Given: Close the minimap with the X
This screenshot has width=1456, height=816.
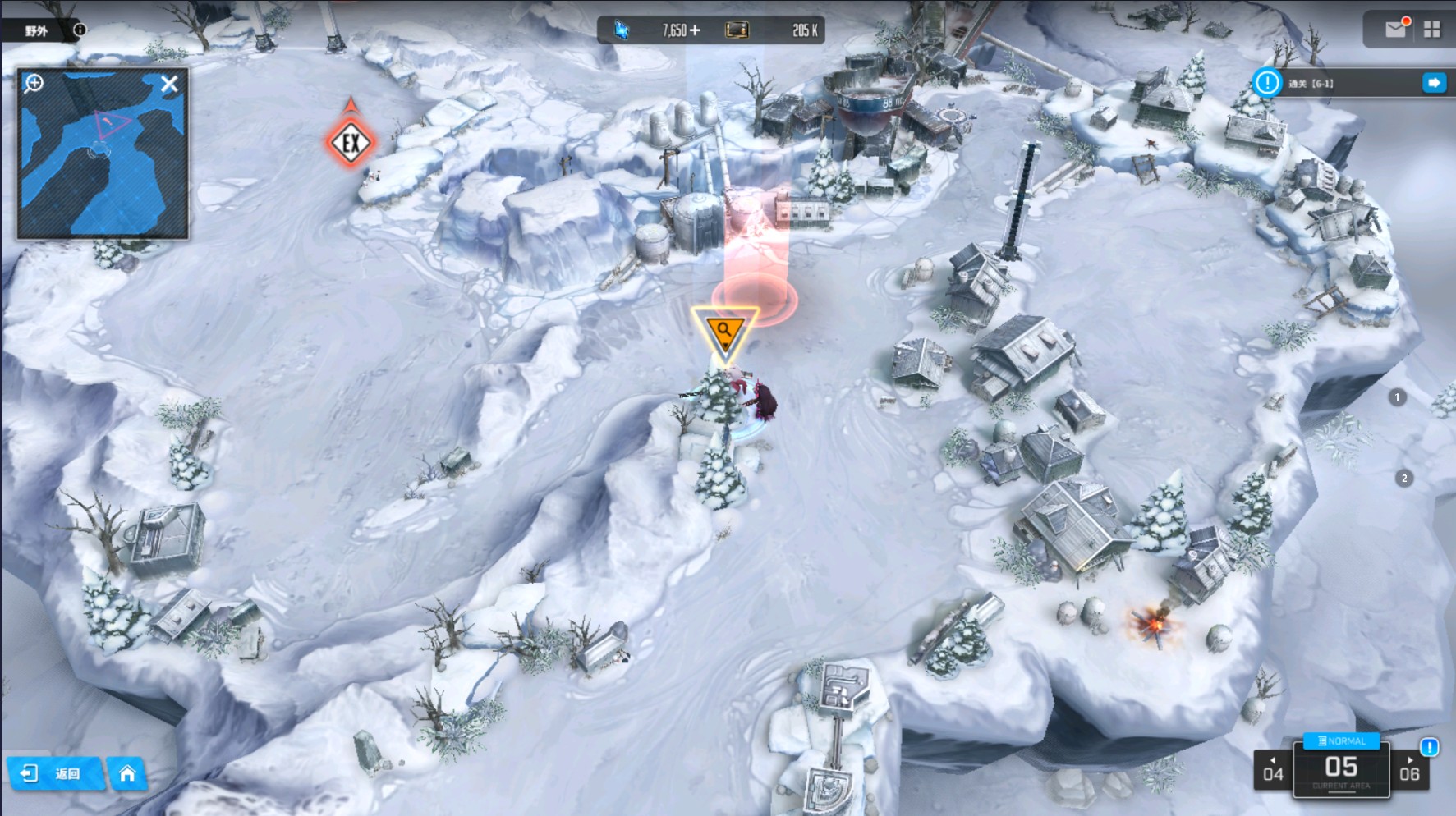Looking at the screenshot, I should 169,84.
